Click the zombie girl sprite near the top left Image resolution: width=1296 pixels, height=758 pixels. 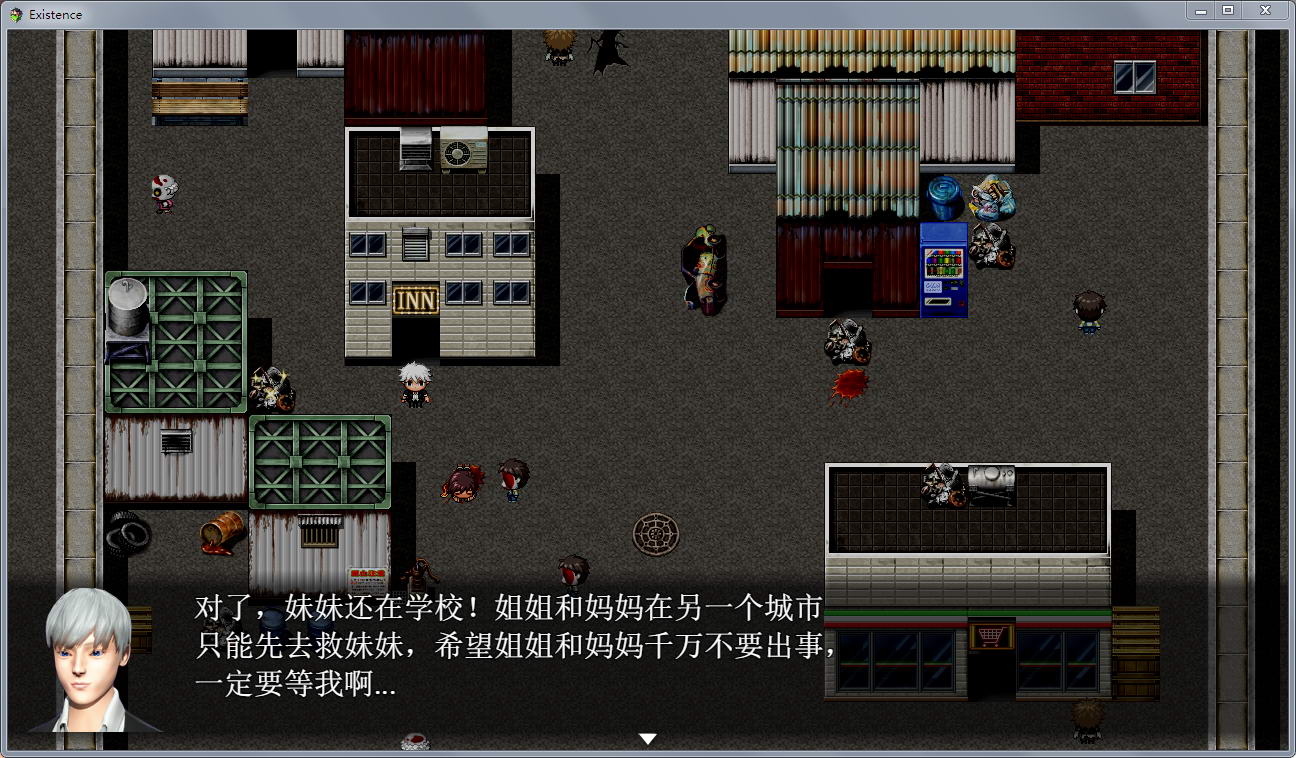pos(162,190)
